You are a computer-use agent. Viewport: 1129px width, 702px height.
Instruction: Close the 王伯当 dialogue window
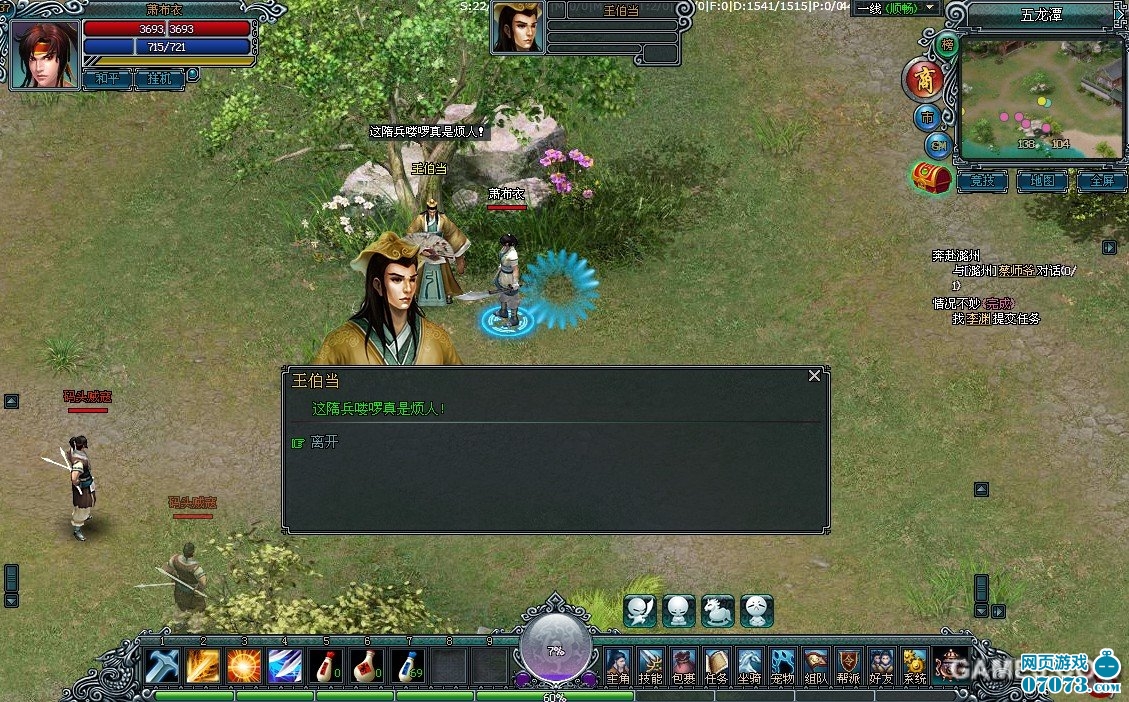coord(814,376)
